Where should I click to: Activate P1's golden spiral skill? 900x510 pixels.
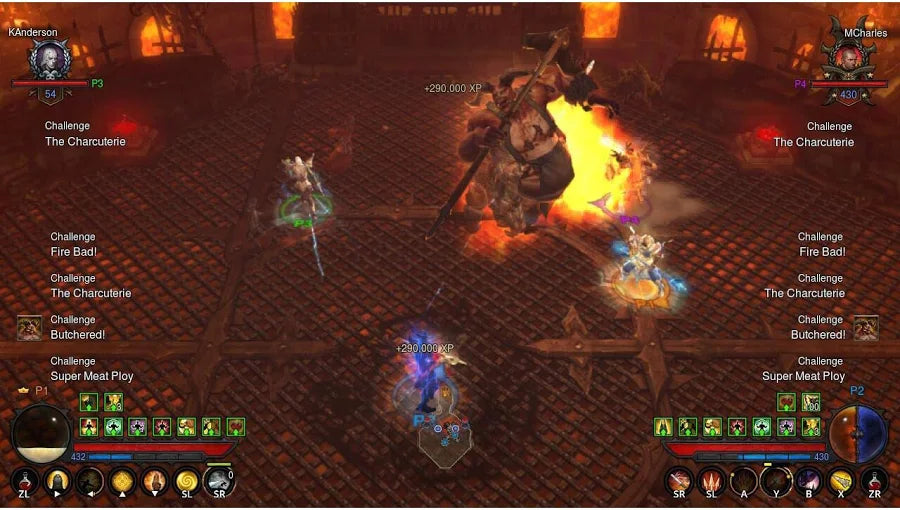(x=187, y=482)
